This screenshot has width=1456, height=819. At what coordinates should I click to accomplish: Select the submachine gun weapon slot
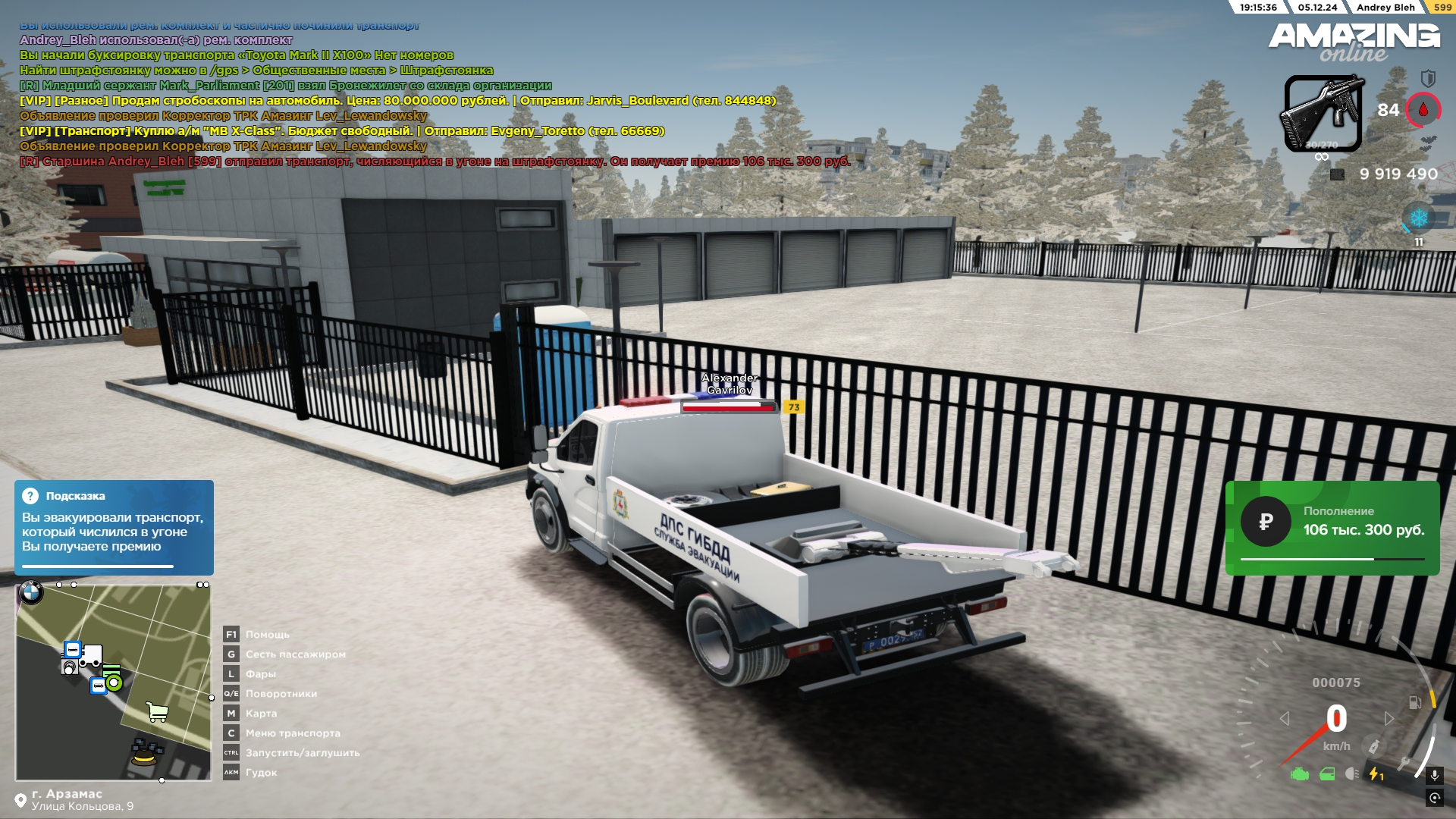1323,114
